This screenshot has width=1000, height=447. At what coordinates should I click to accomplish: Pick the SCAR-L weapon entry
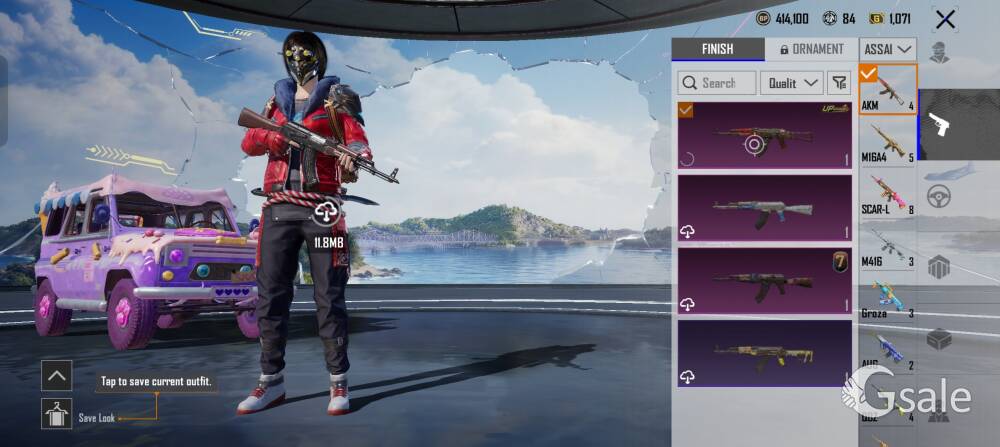coord(888,193)
